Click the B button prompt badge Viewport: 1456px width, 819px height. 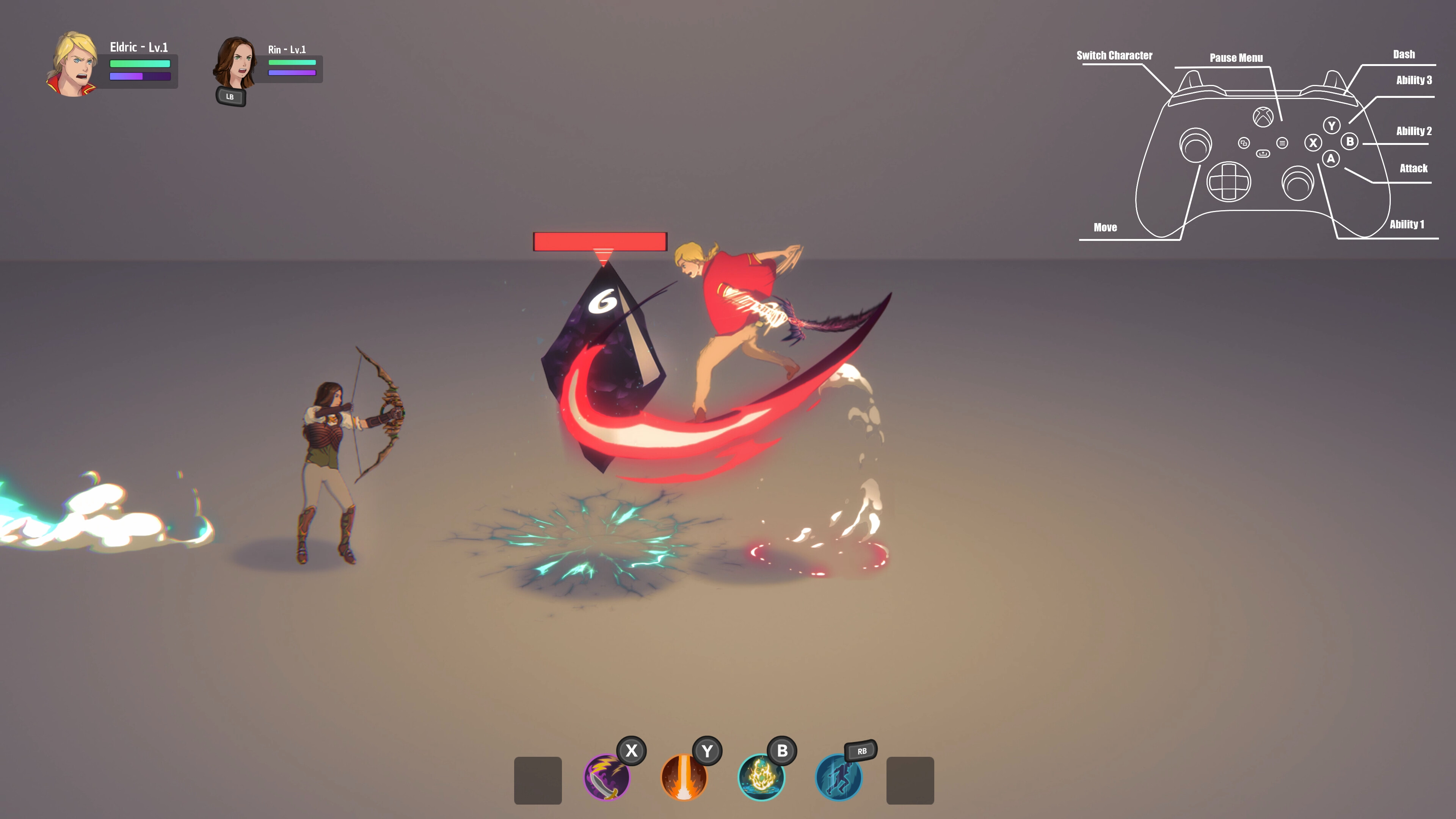(x=783, y=752)
